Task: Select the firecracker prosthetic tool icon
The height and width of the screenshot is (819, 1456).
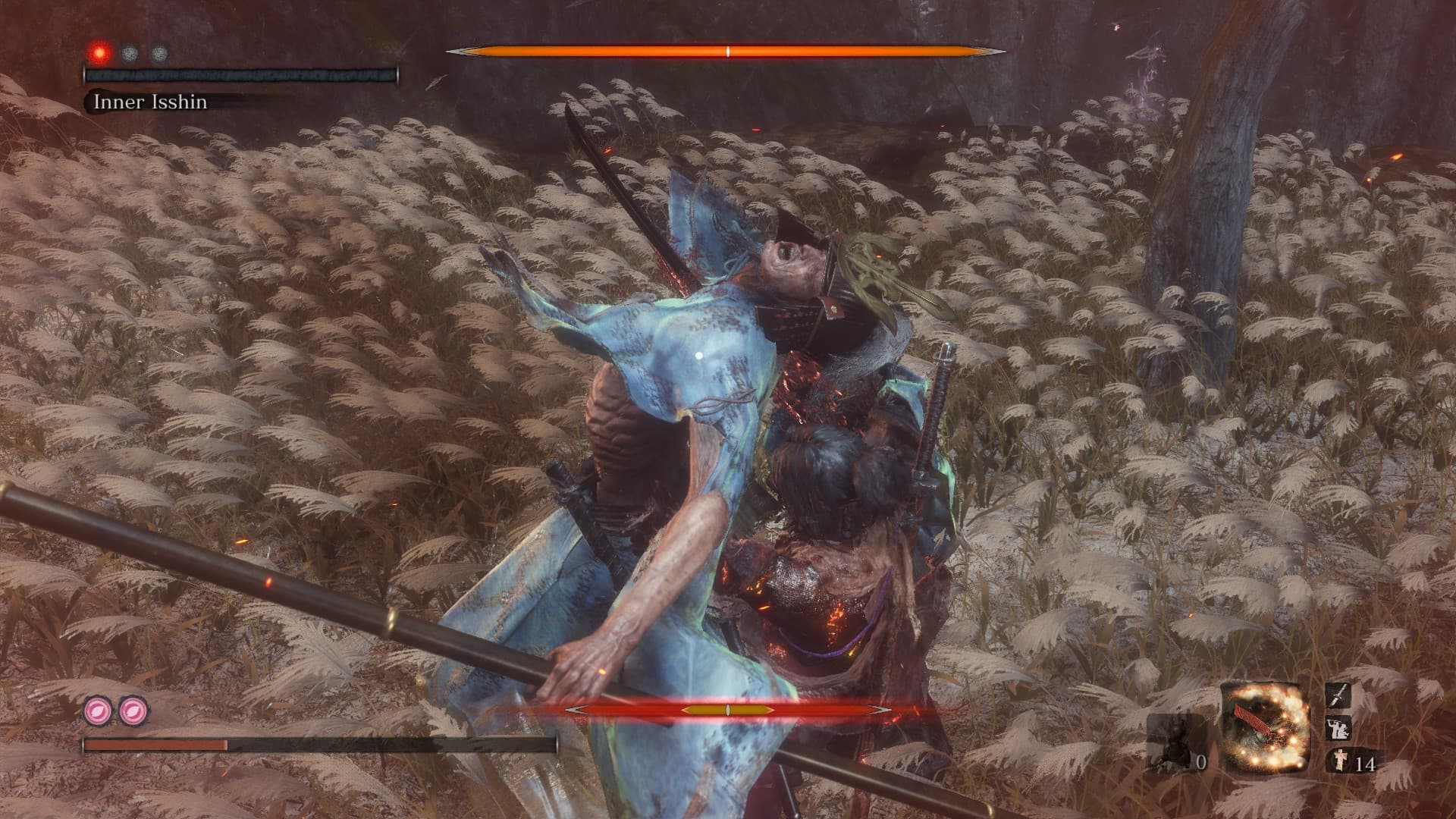Action: point(1266,726)
